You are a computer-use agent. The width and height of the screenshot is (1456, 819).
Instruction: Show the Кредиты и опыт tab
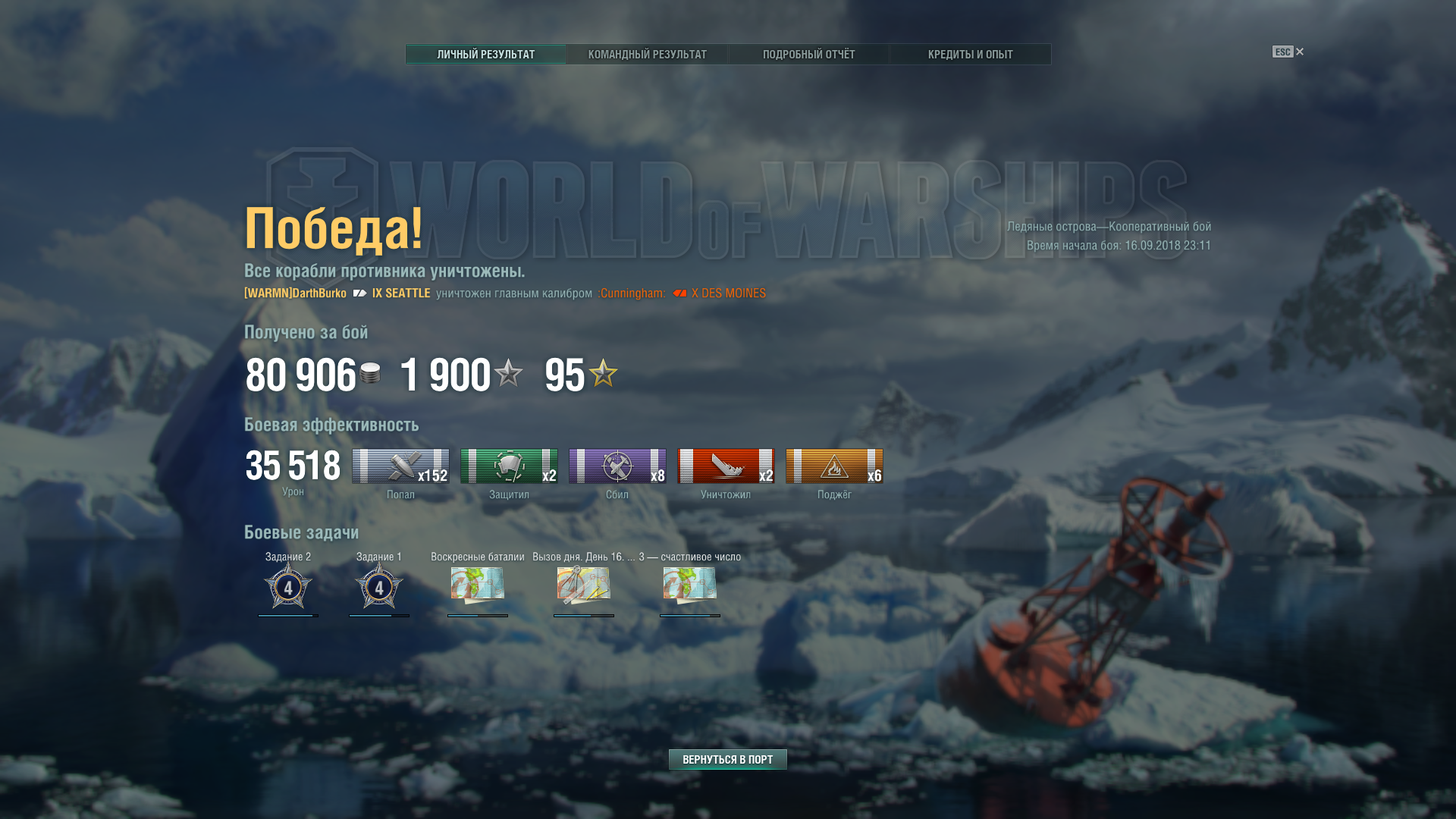(970, 55)
